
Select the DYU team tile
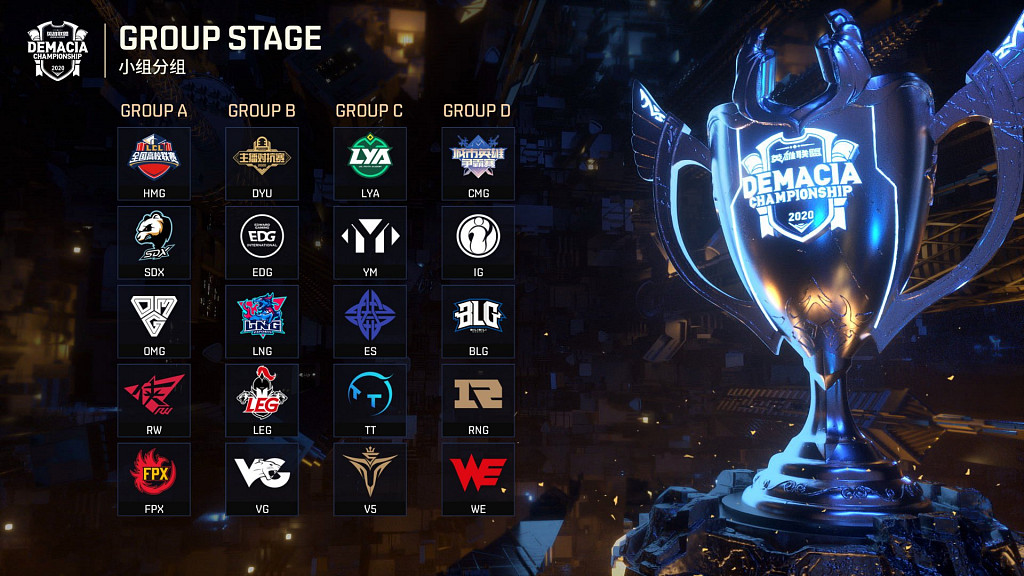[x=262, y=164]
